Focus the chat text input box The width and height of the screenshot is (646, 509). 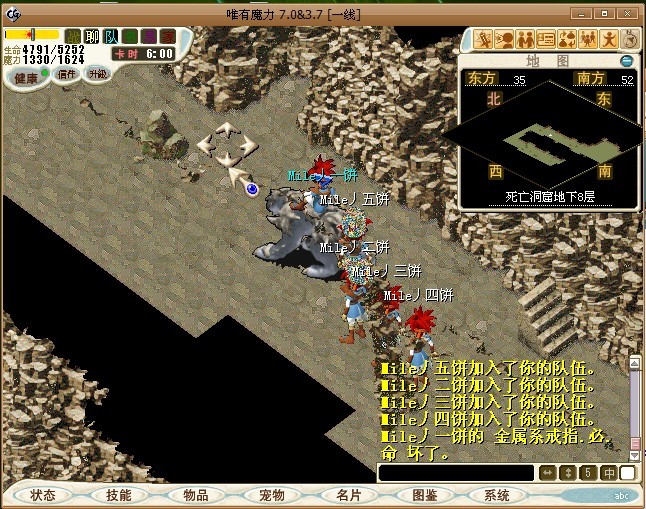[x=455, y=473]
